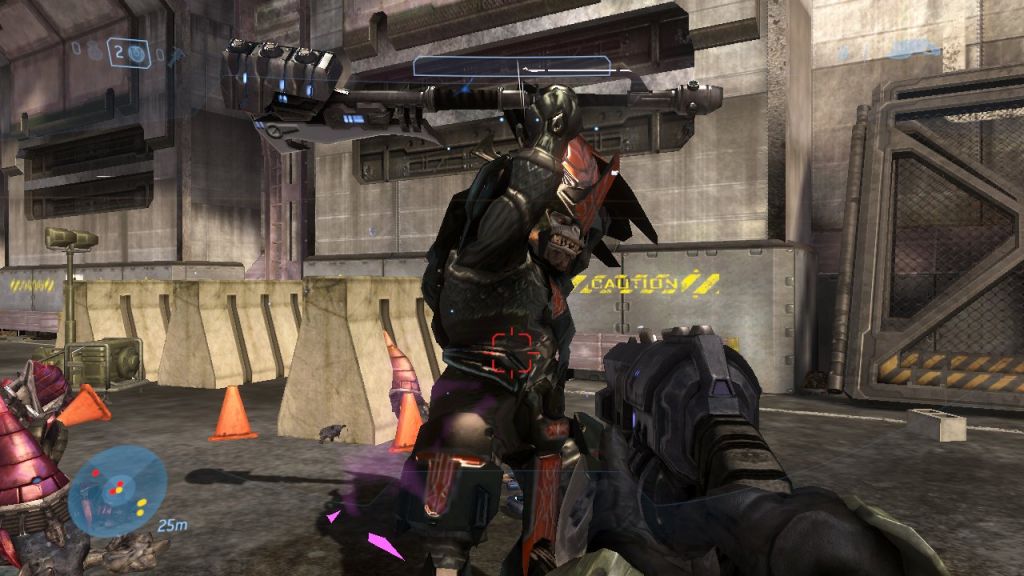Click the weapon silhouette icon in the HUD

point(913,48)
